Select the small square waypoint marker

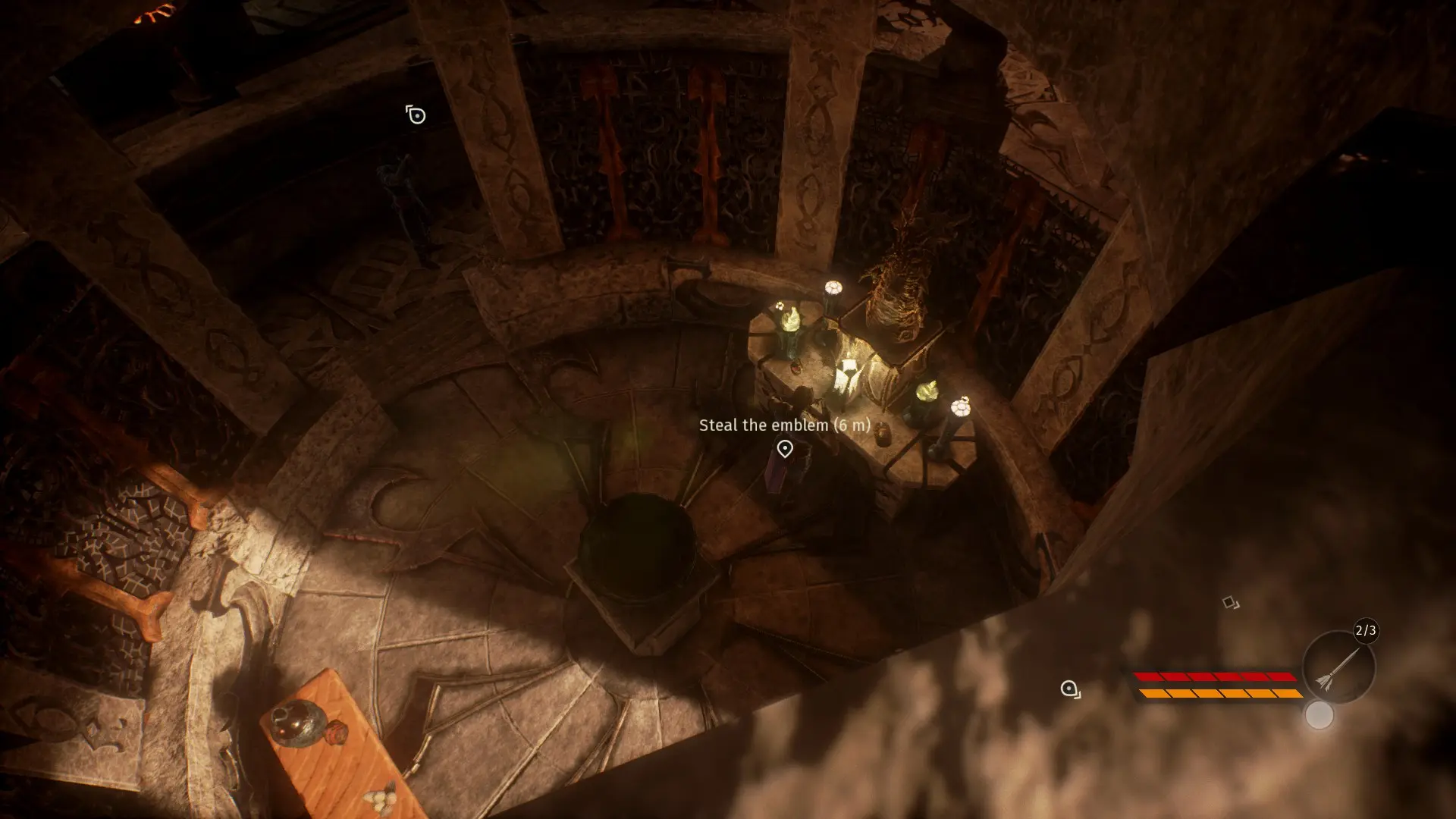[1230, 603]
